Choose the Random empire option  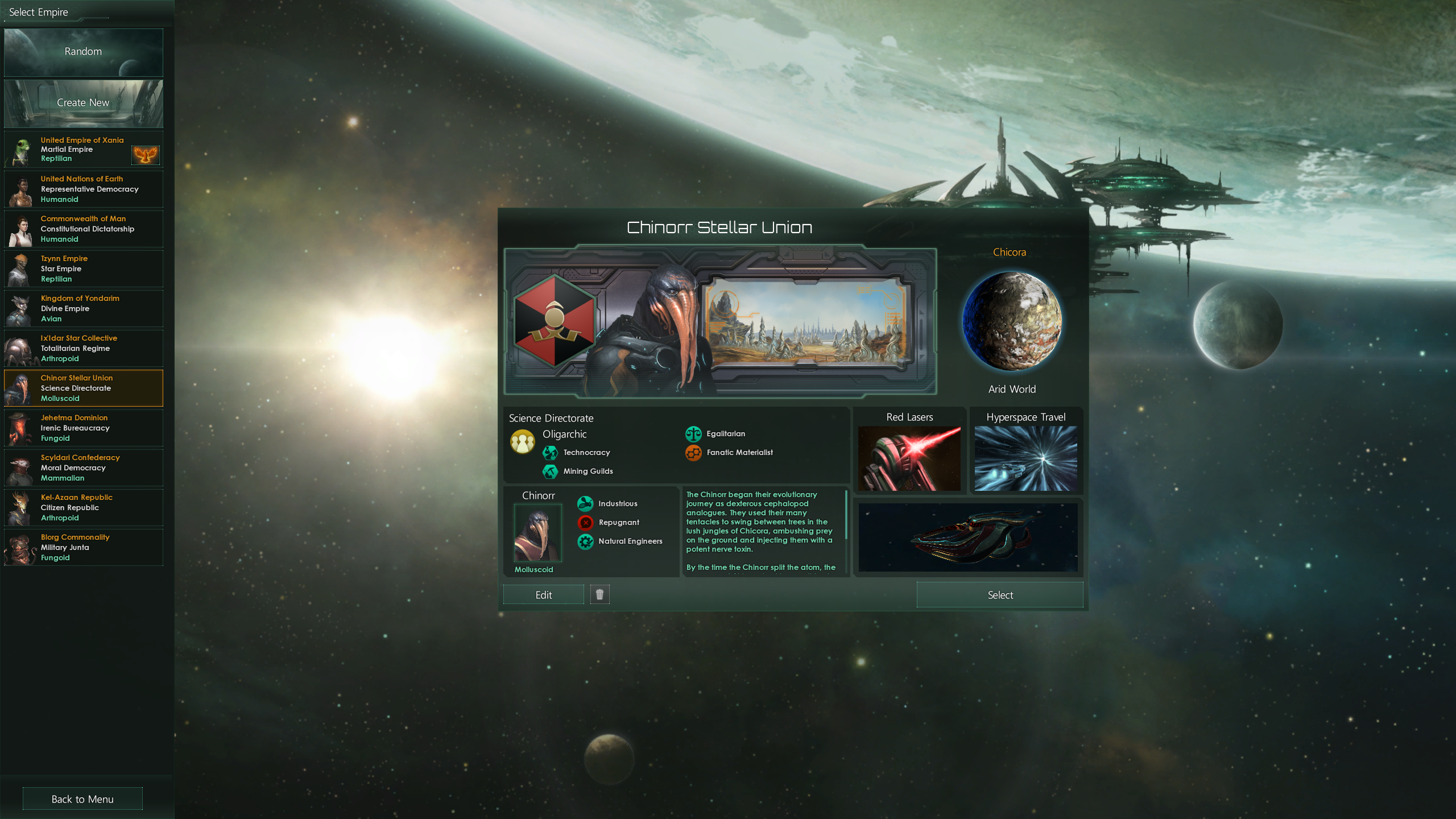coord(83,52)
